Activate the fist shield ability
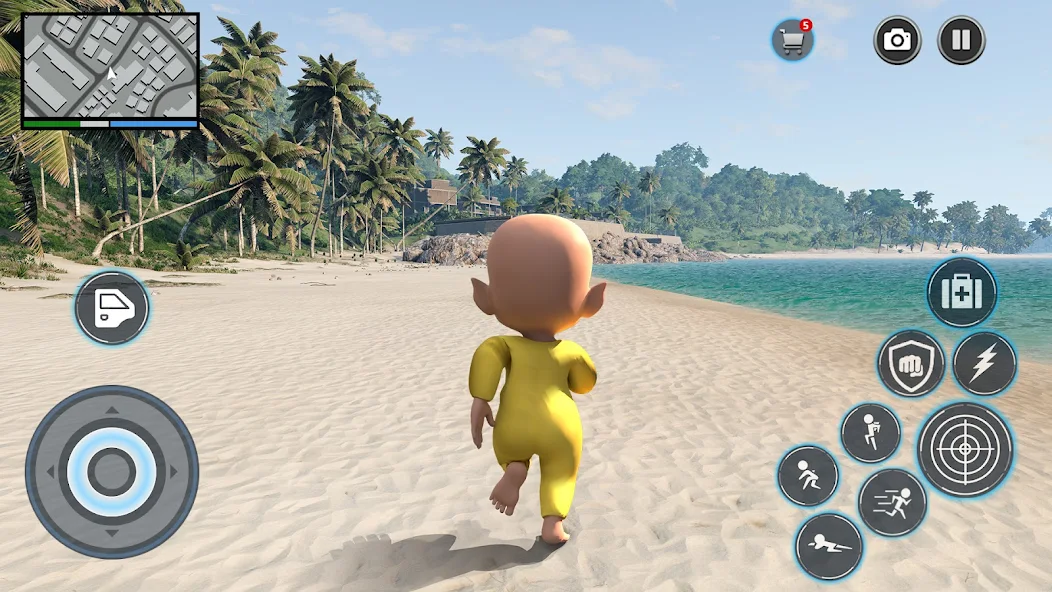 [911, 364]
